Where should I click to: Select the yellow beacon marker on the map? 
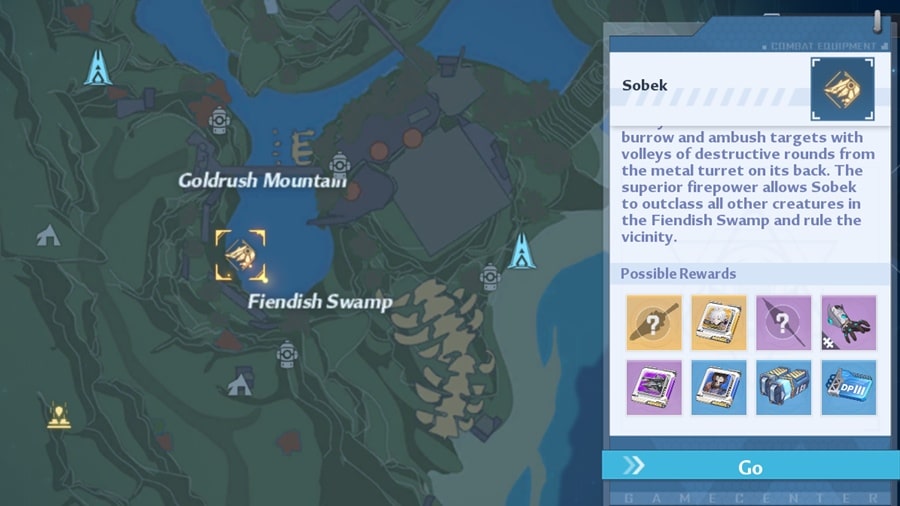(x=59, y=415)
